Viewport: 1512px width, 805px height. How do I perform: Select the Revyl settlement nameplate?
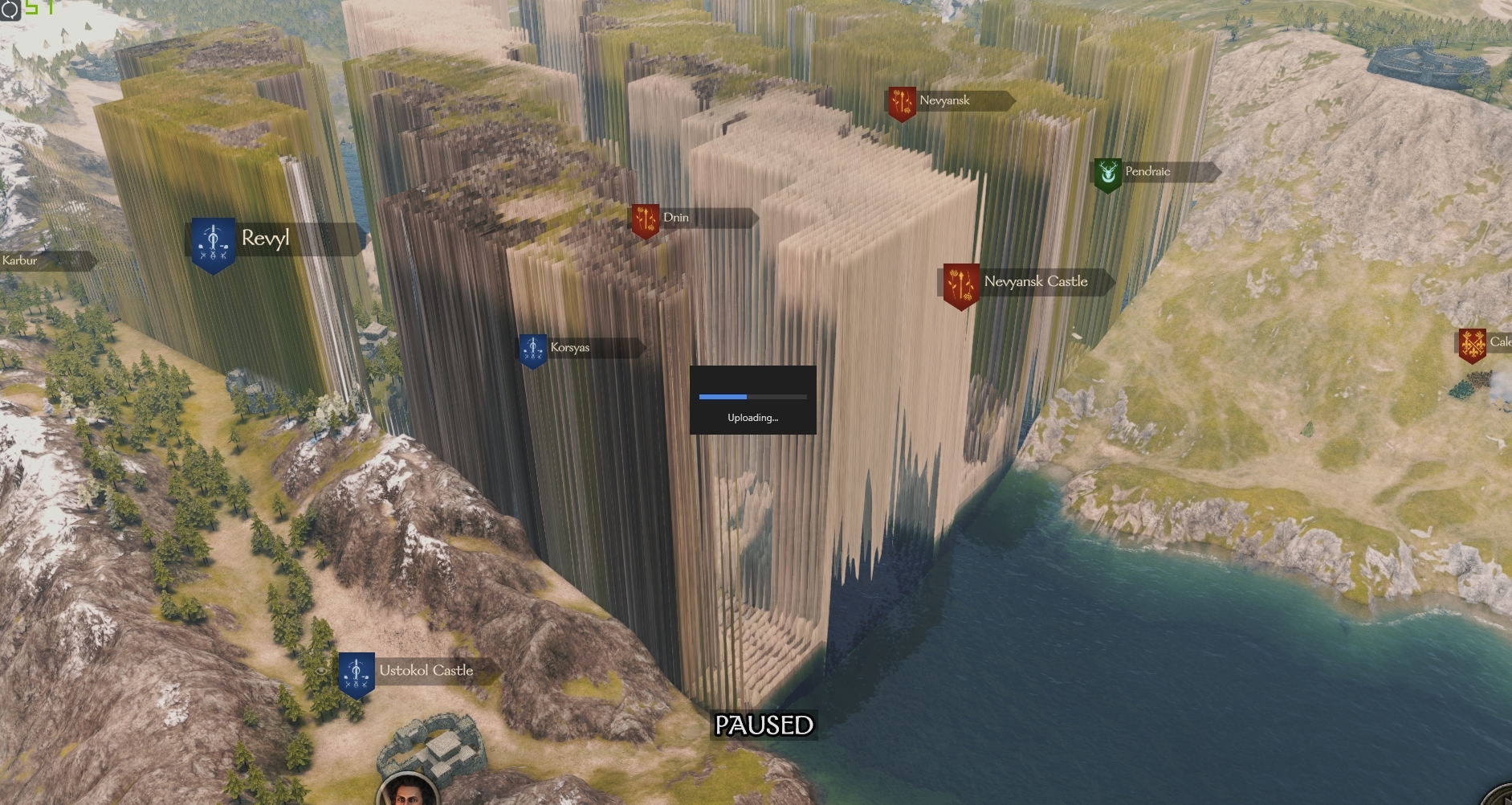tap(265, 239)
